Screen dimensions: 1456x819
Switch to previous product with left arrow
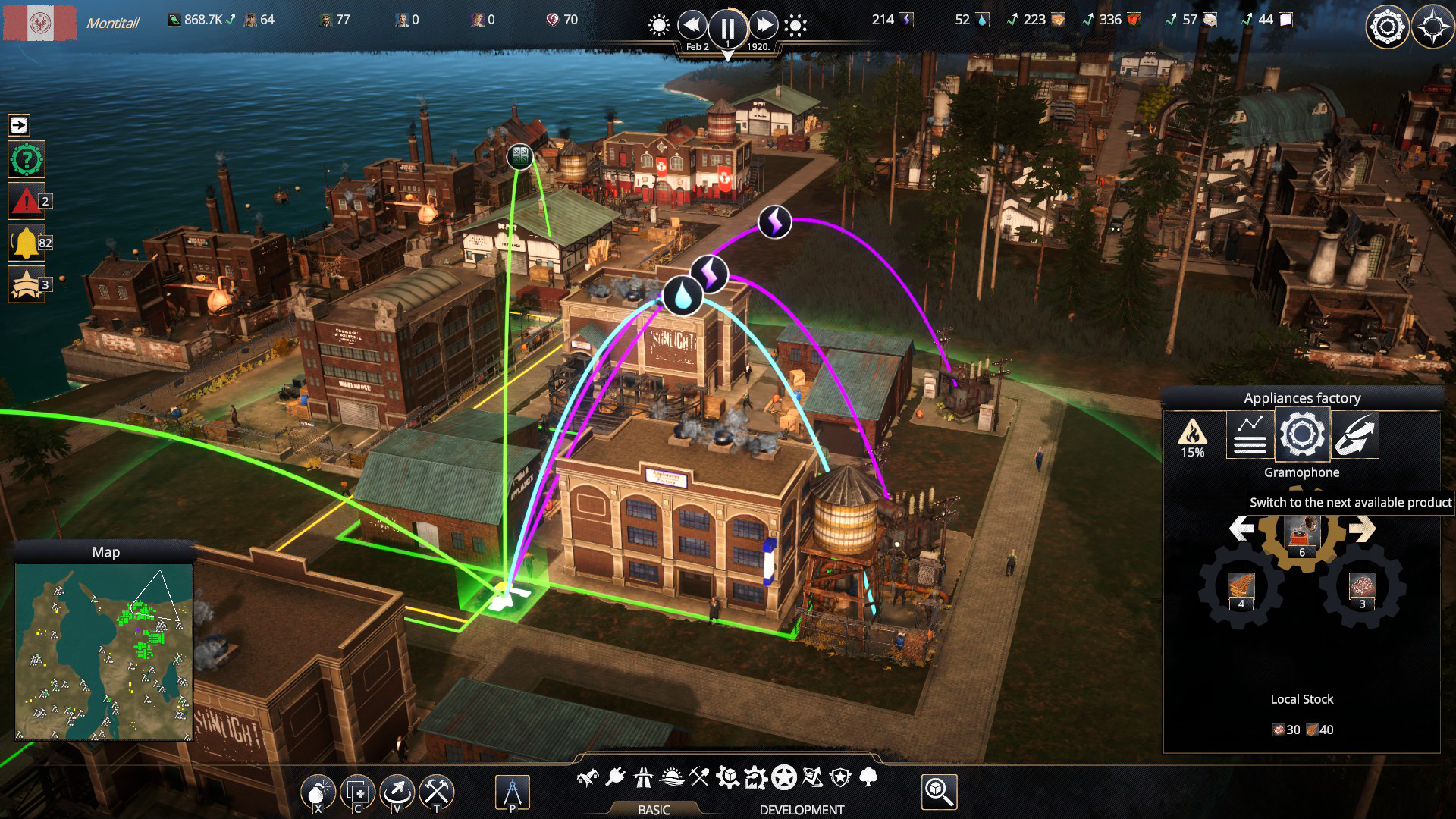1241,529
